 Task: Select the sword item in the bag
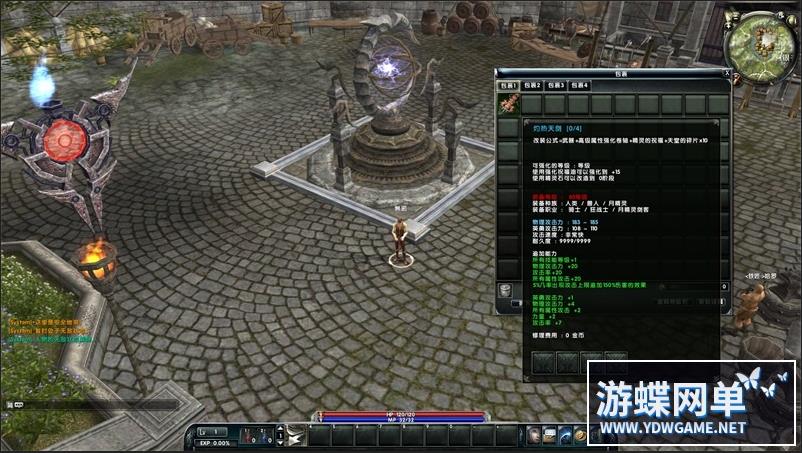[x=508, y=105]
